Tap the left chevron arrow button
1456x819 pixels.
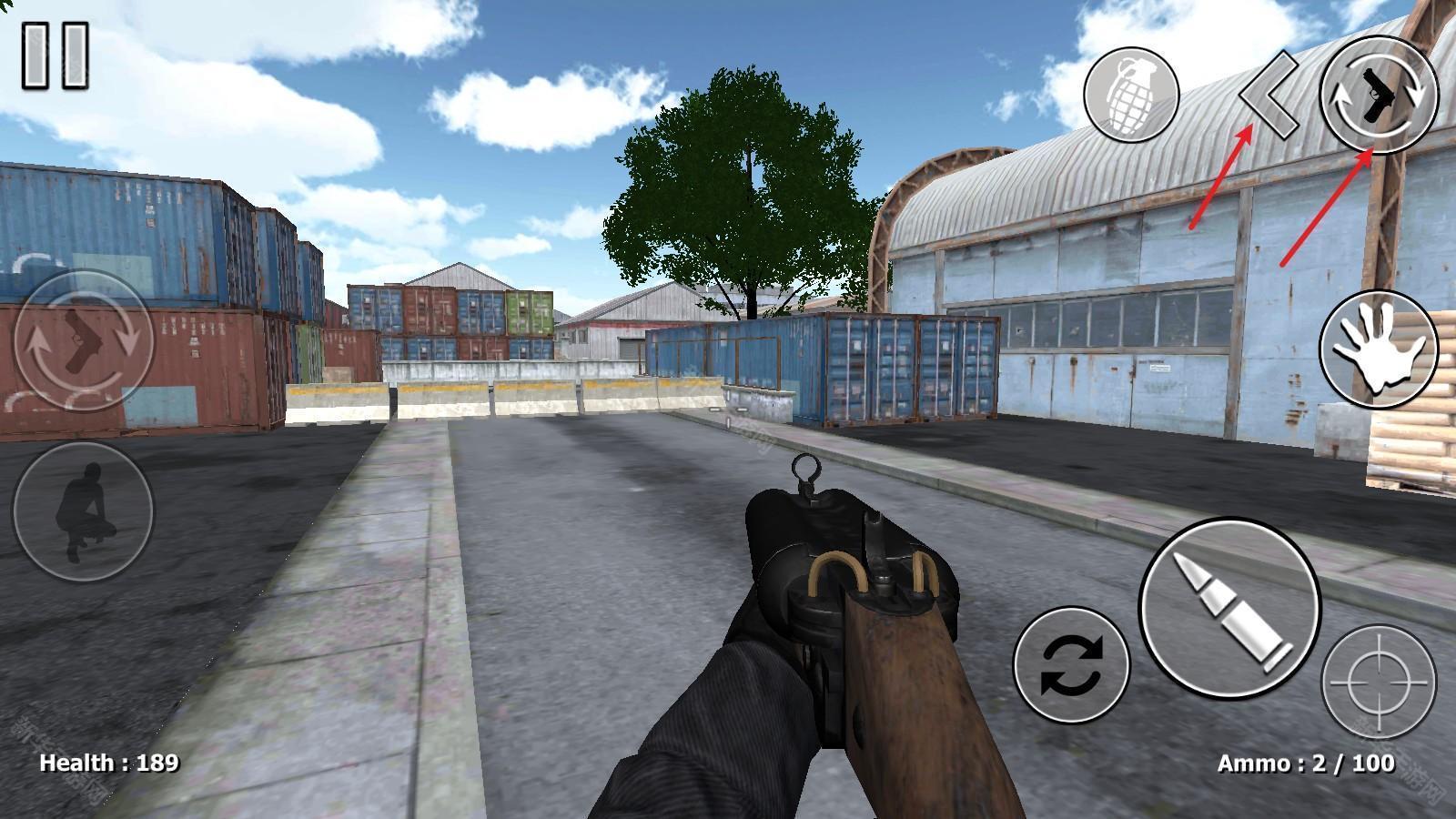point(1269,96)
